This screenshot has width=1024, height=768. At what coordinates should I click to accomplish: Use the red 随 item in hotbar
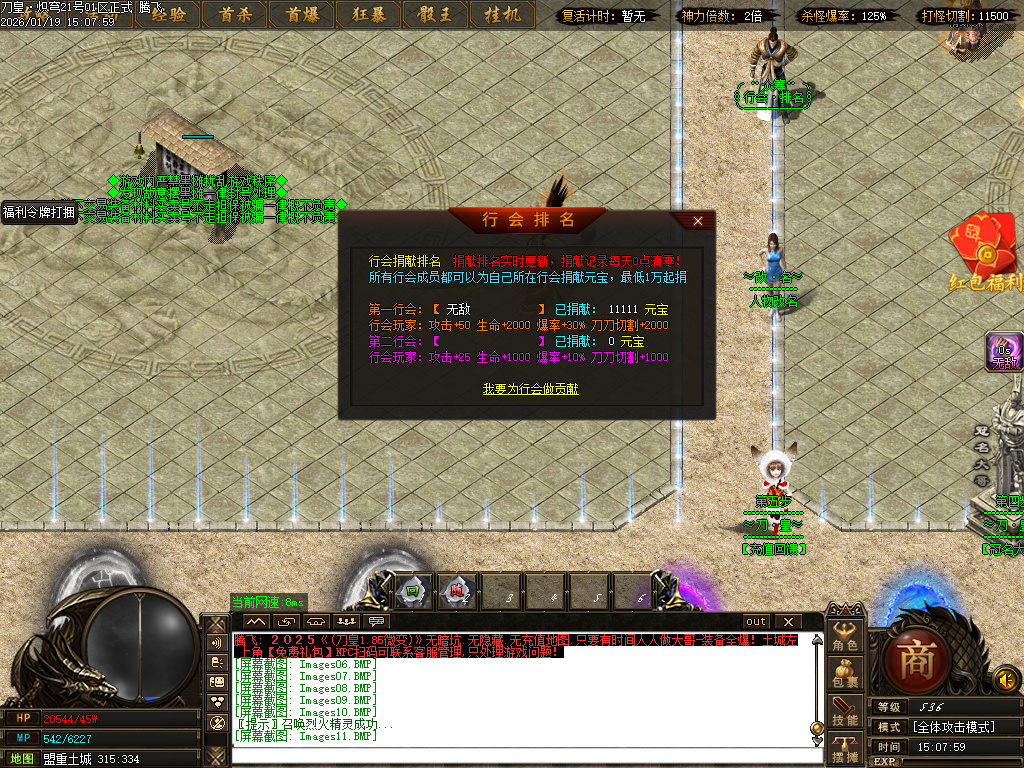tap(456, 593)
